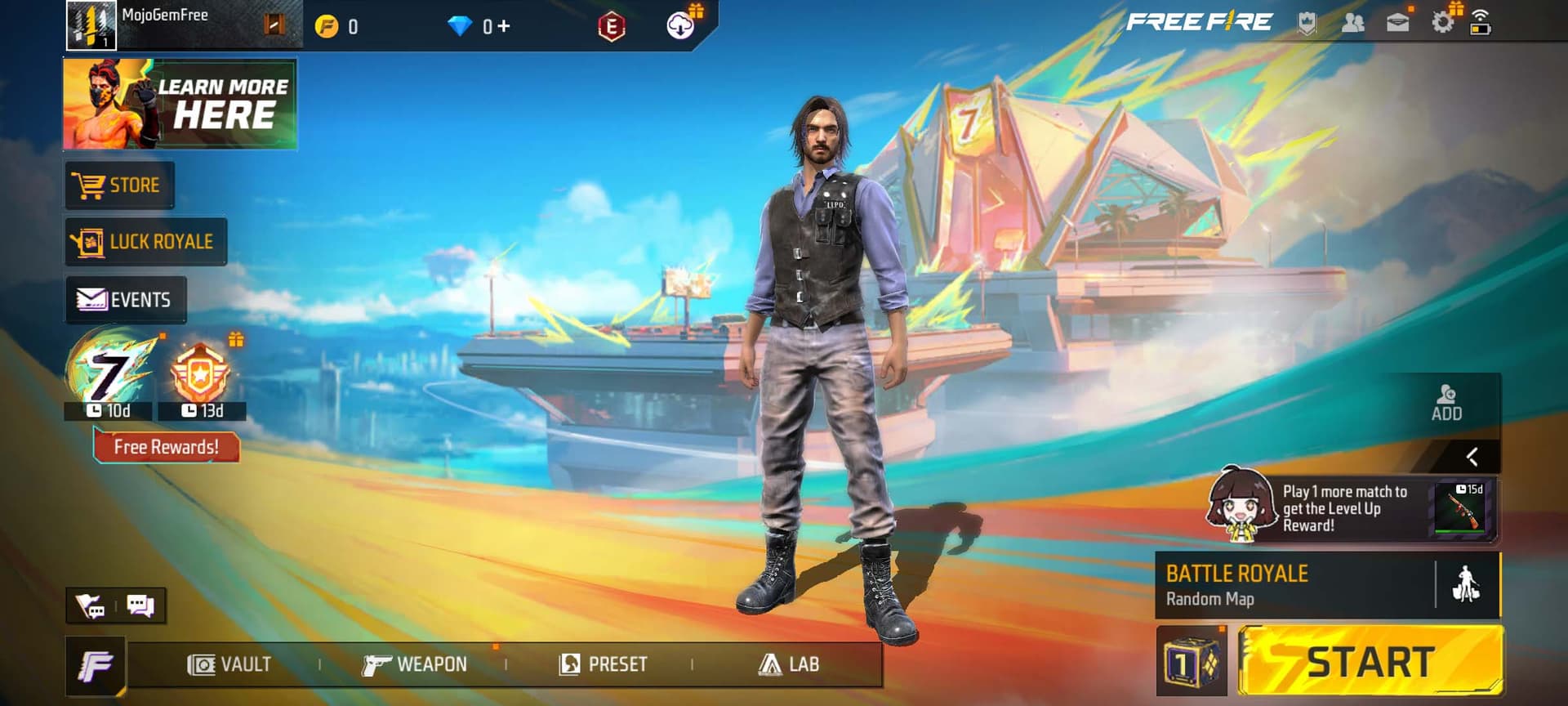The height and width of the screenshot is (706, 1568).
Task: Open the Events menu
Action: pos(126,300)
